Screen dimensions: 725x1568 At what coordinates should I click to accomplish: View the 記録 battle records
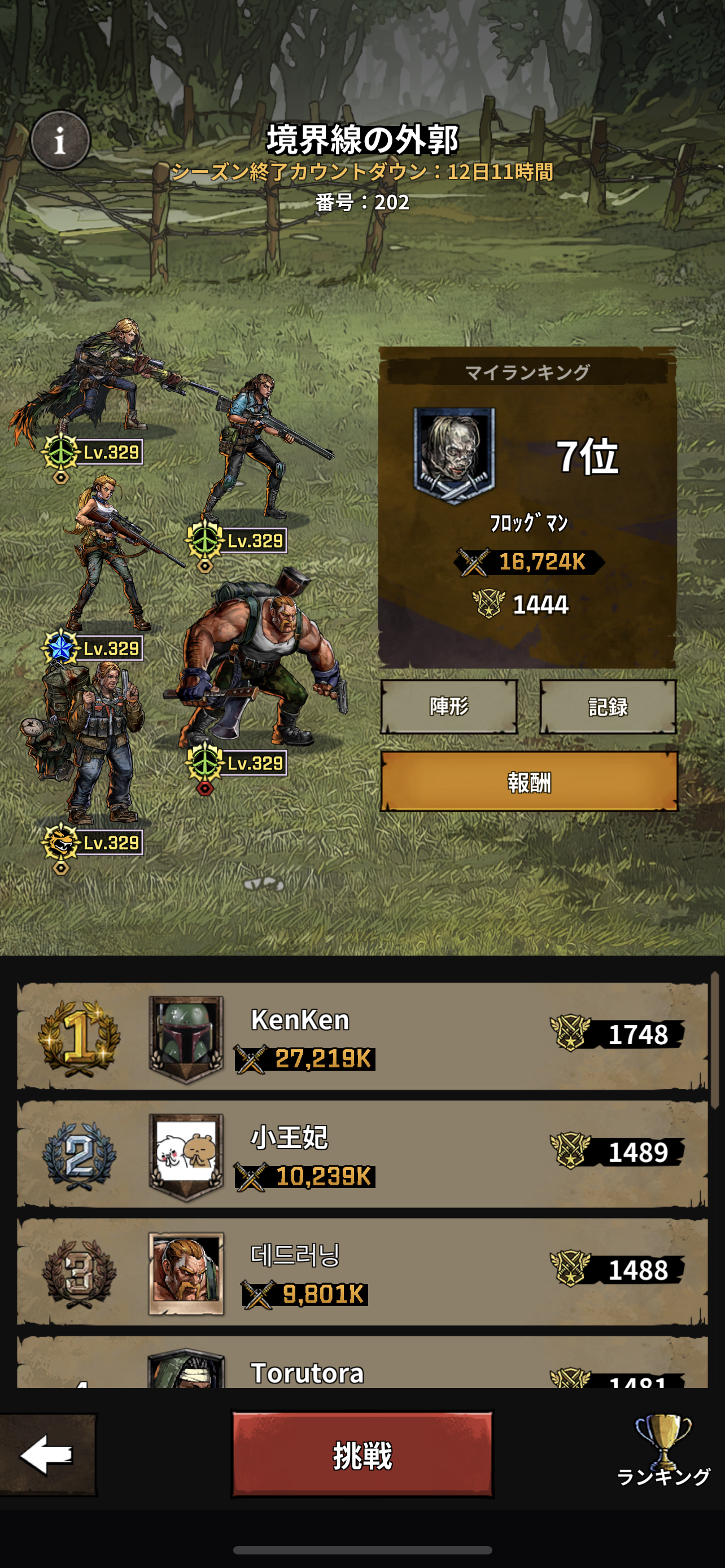pos(608,706)
